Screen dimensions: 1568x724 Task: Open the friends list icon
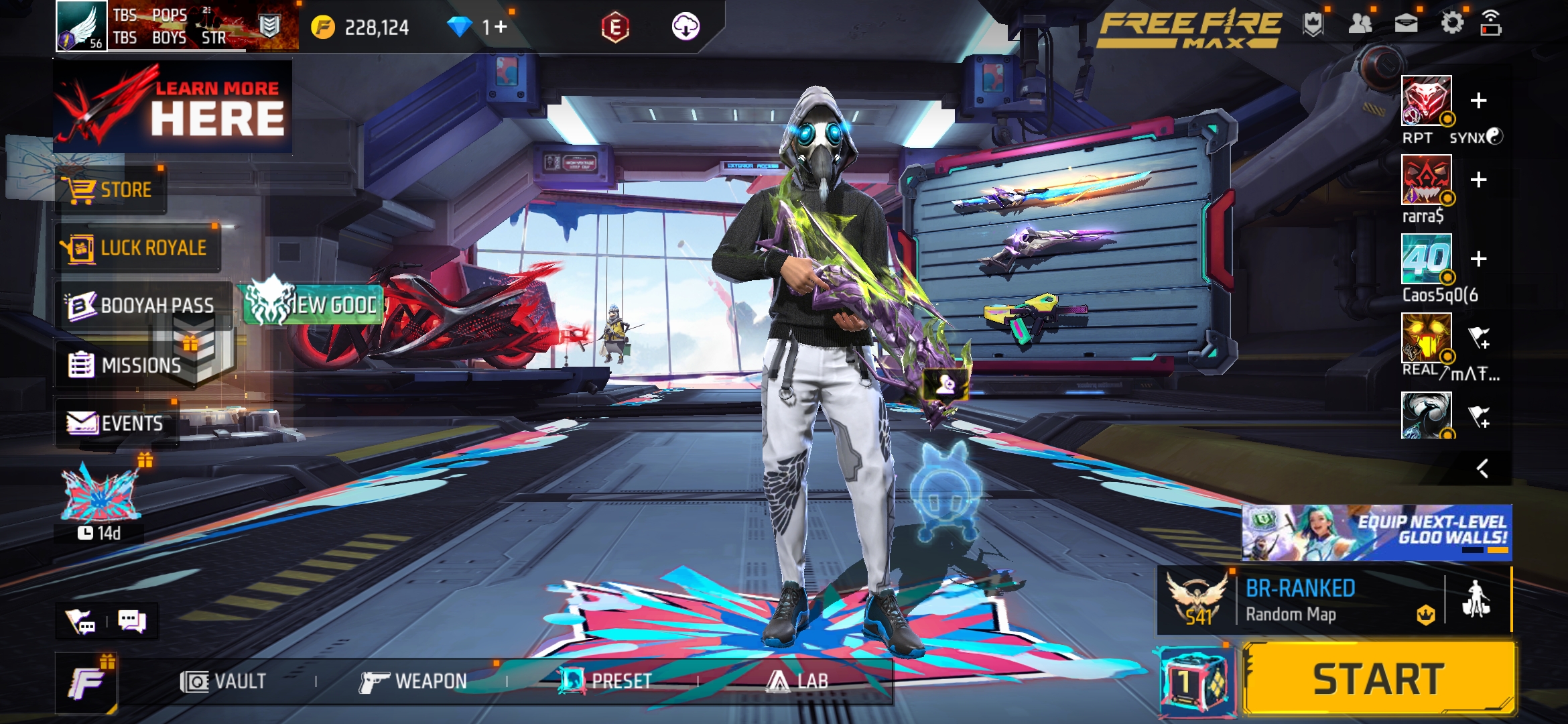tap(1360, 24)
